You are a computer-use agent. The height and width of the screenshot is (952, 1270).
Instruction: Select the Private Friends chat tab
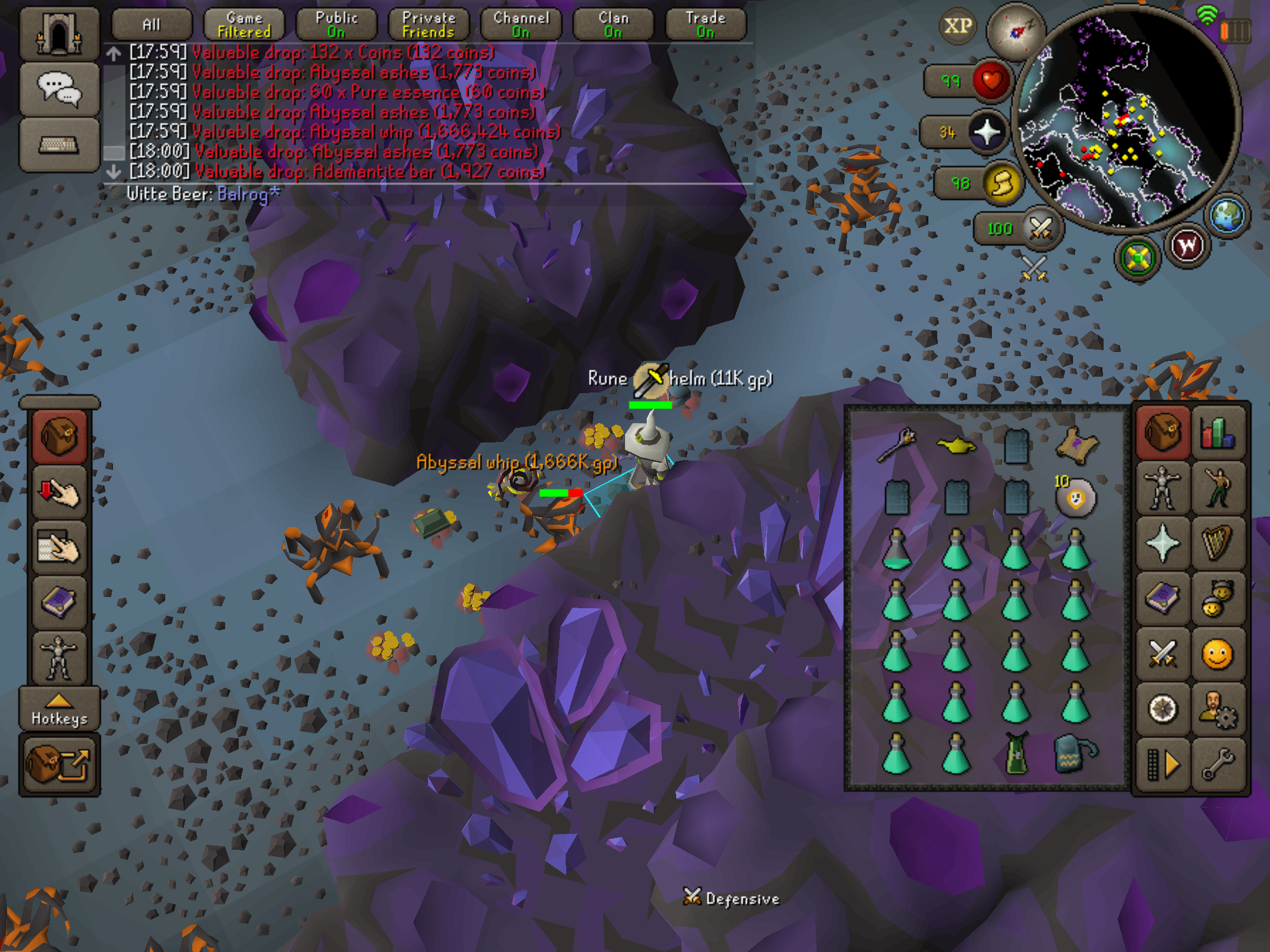coord(429,25)
